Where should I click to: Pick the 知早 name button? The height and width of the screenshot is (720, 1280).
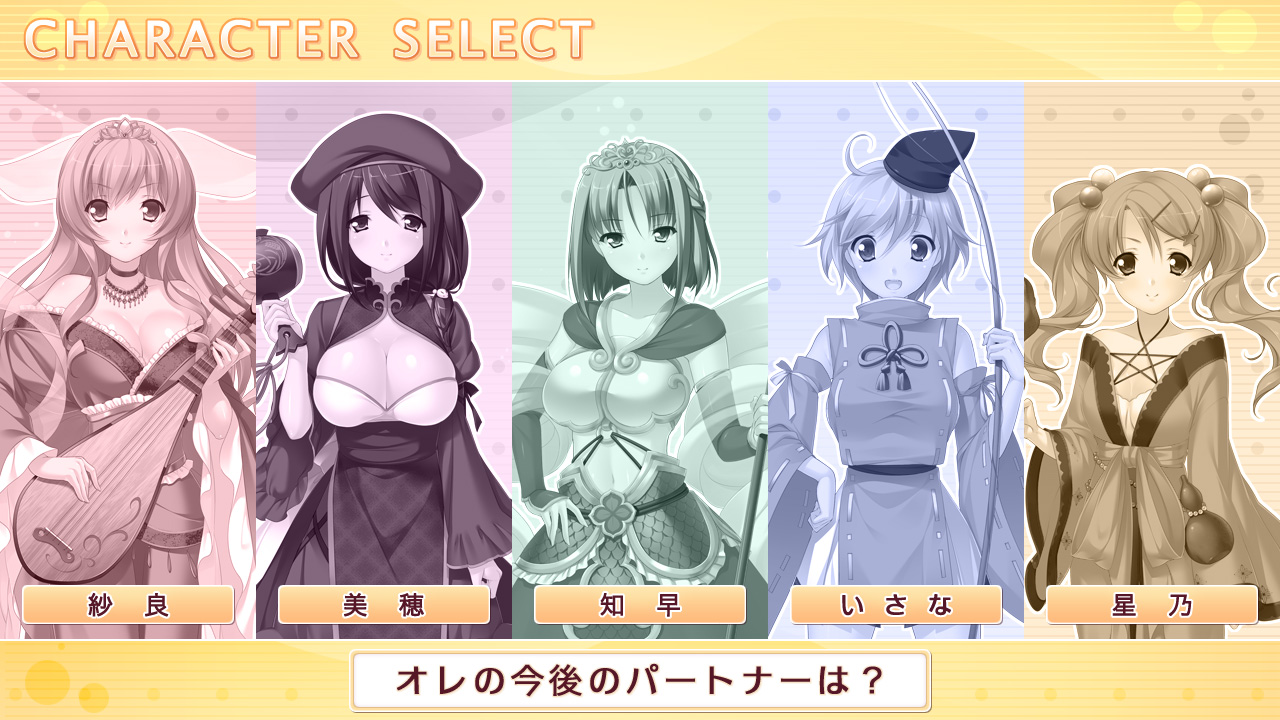click(x=640, y=605)
